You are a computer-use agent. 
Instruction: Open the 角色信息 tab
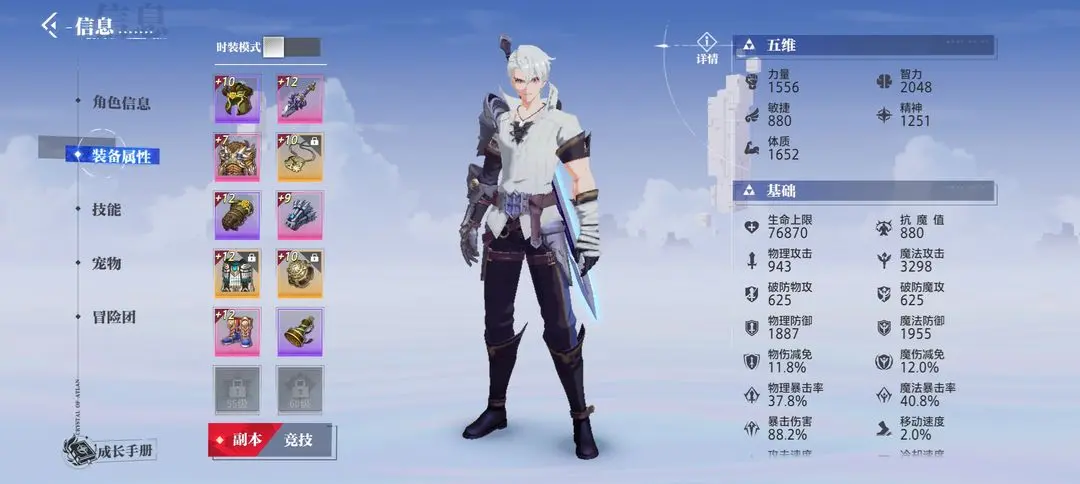tap(121, 103)
